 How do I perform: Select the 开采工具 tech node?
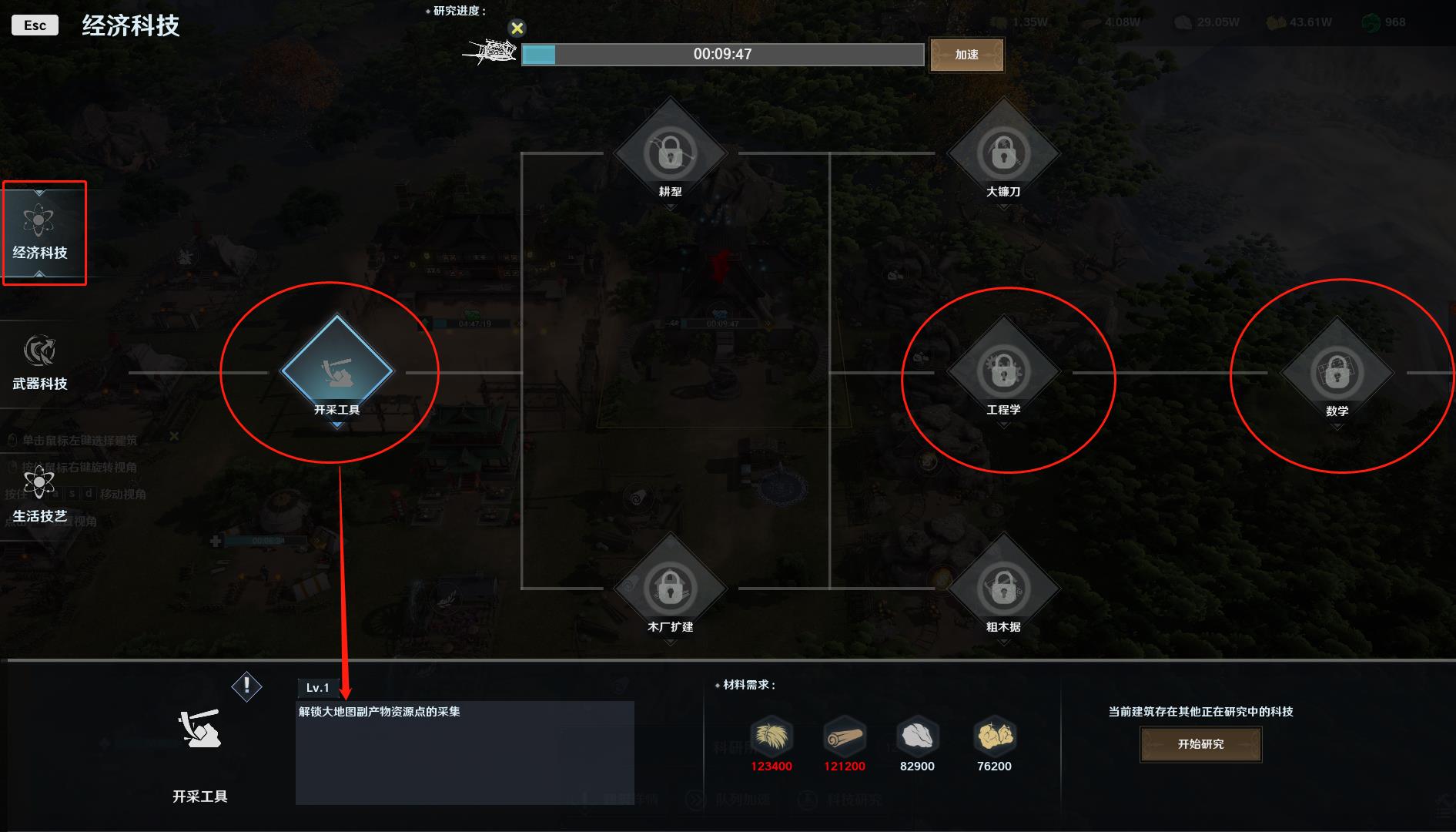(337, 371)
